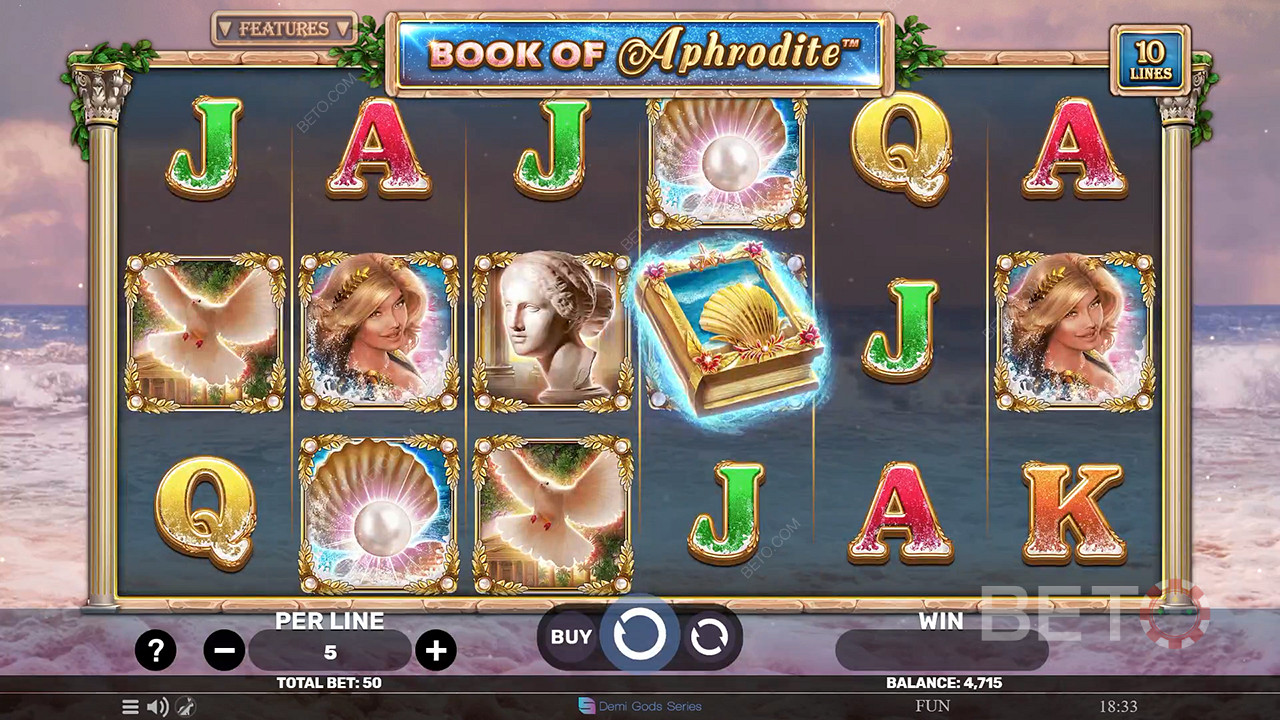The width and height of the screenshot is (1280, 720).
Task: Open the hamburger menu in the footer
Action: pos(130,707)
